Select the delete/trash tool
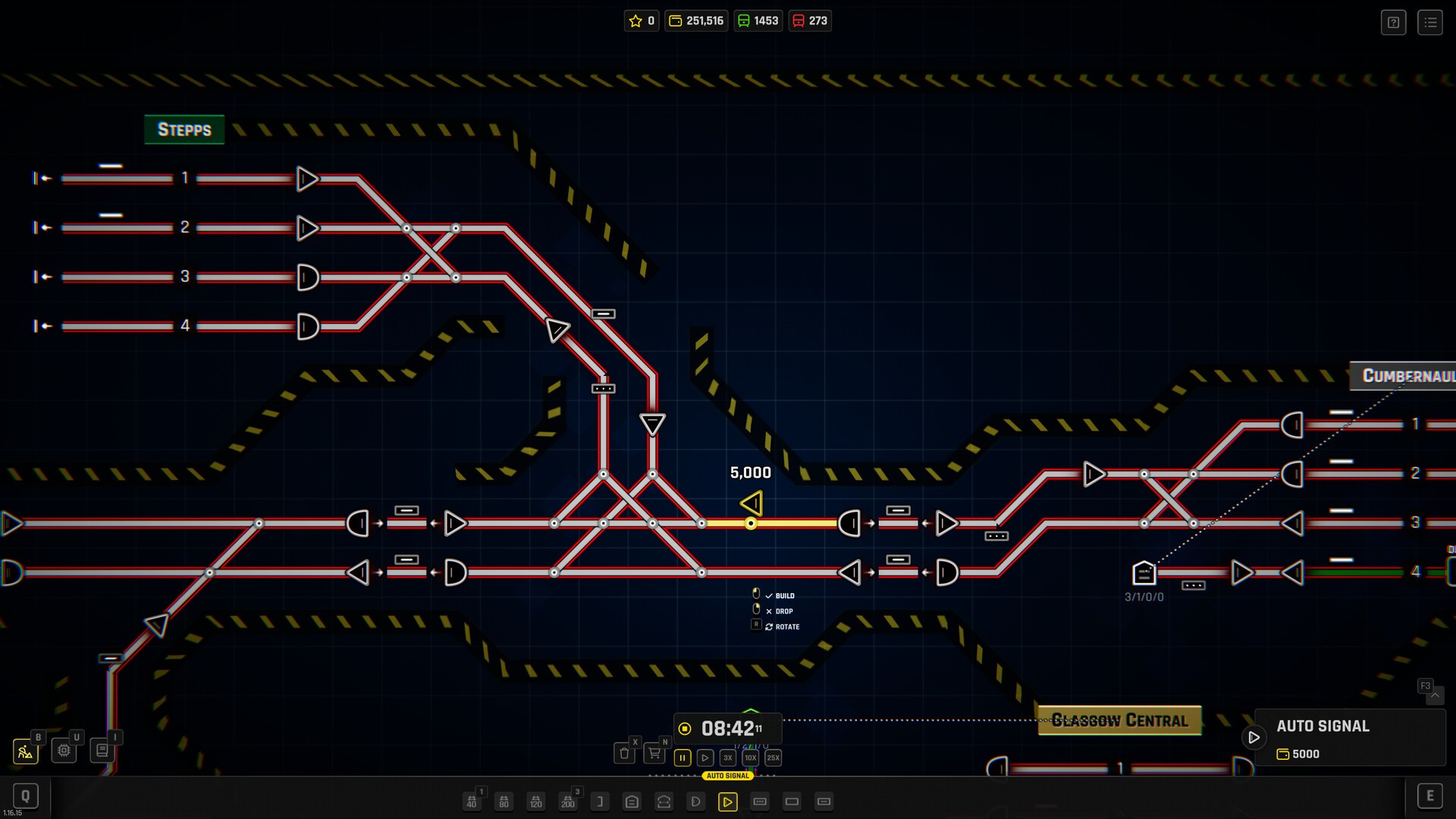1456x819 pixels. click(624, 753)
